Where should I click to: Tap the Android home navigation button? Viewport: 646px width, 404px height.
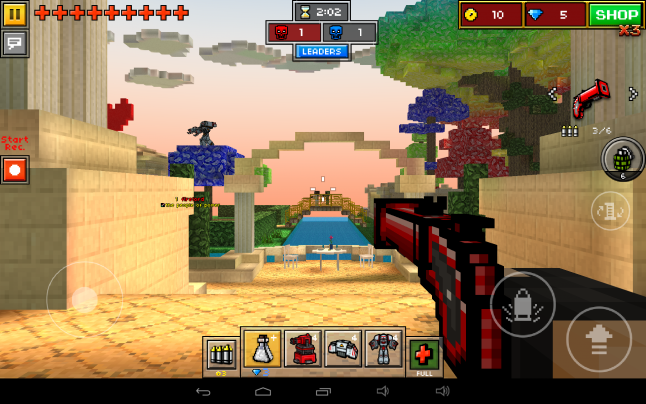(263, 391)
